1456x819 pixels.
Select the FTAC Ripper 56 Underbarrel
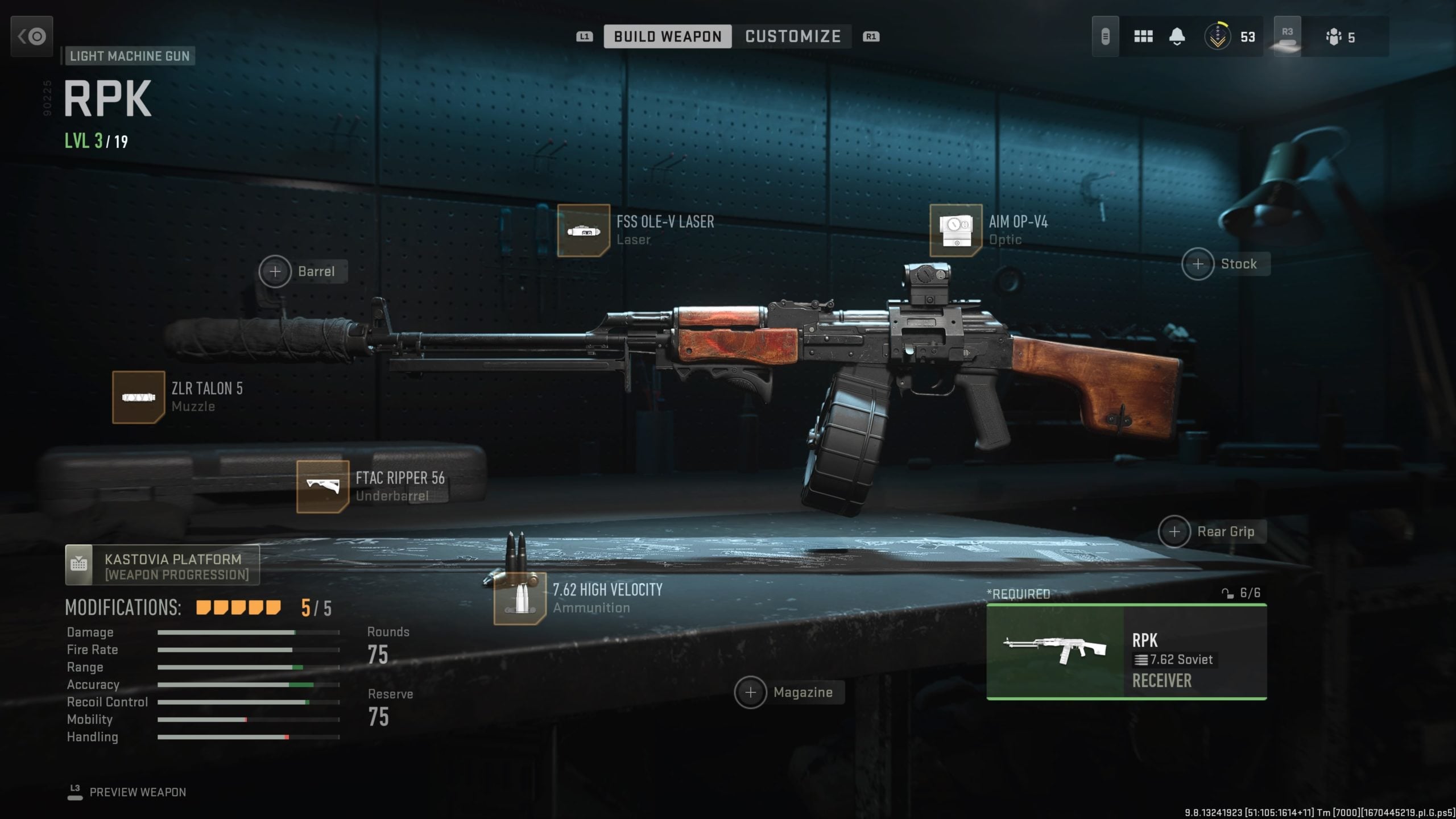pos(324,486)
